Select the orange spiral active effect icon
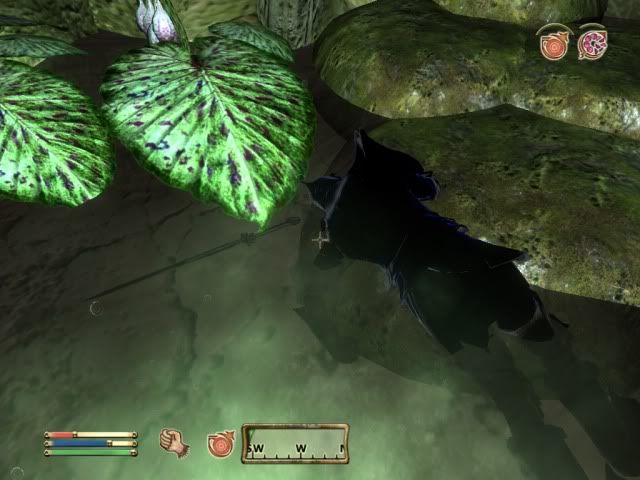This screenshot has width=640, height=480. tap(552, 45)
